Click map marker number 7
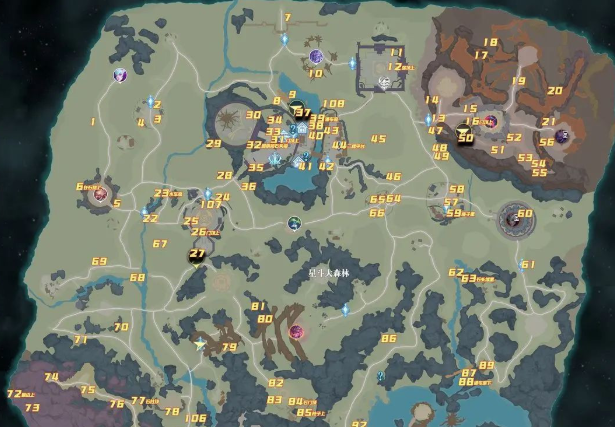Screen dimensions: 615x427 287,18
